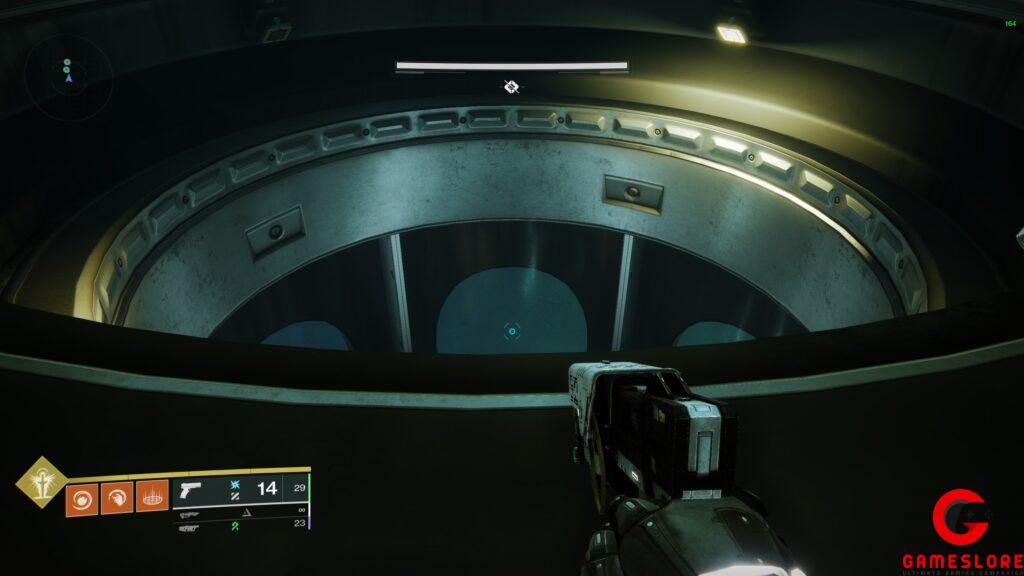Use the solar grenade ability icon

click(x=82, y=497)
